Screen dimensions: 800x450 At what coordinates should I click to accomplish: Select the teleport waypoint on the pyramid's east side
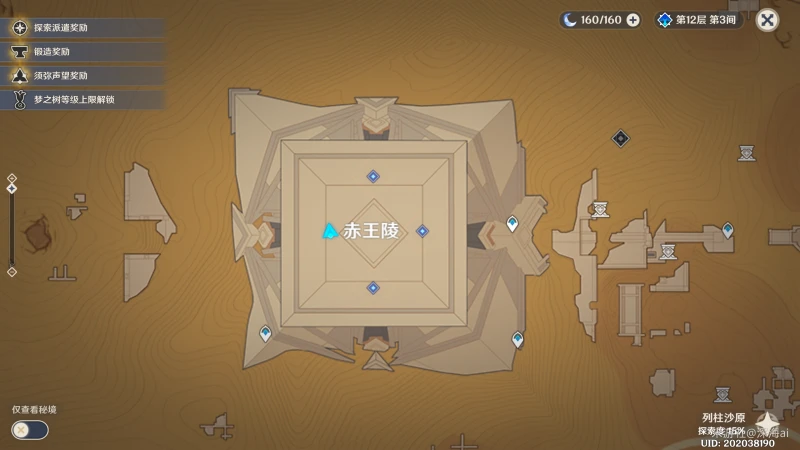pyautogui.click(x=513, y=224)
